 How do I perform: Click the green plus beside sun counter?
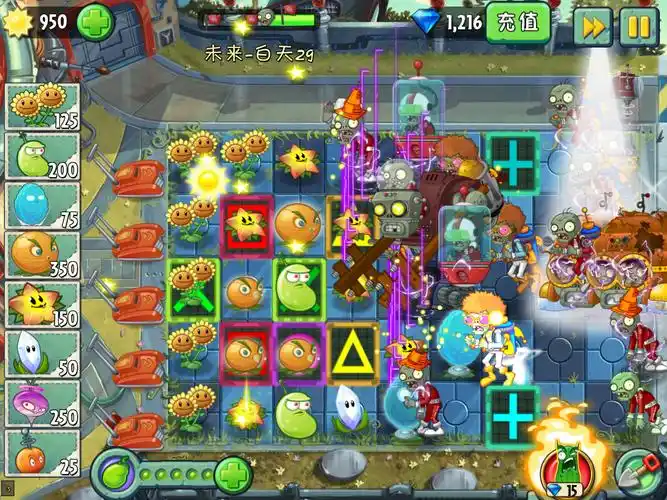coord(96,21)
